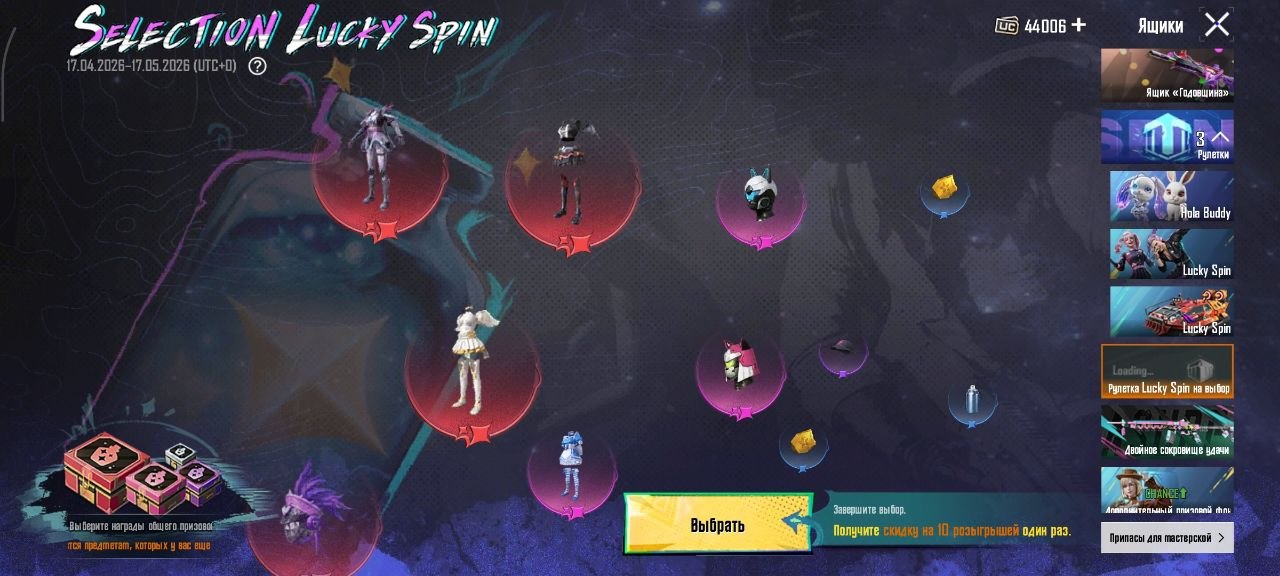Open Припасы для мастерской
Viewport: 1280px width, 576px height.
click(1167, 538)
